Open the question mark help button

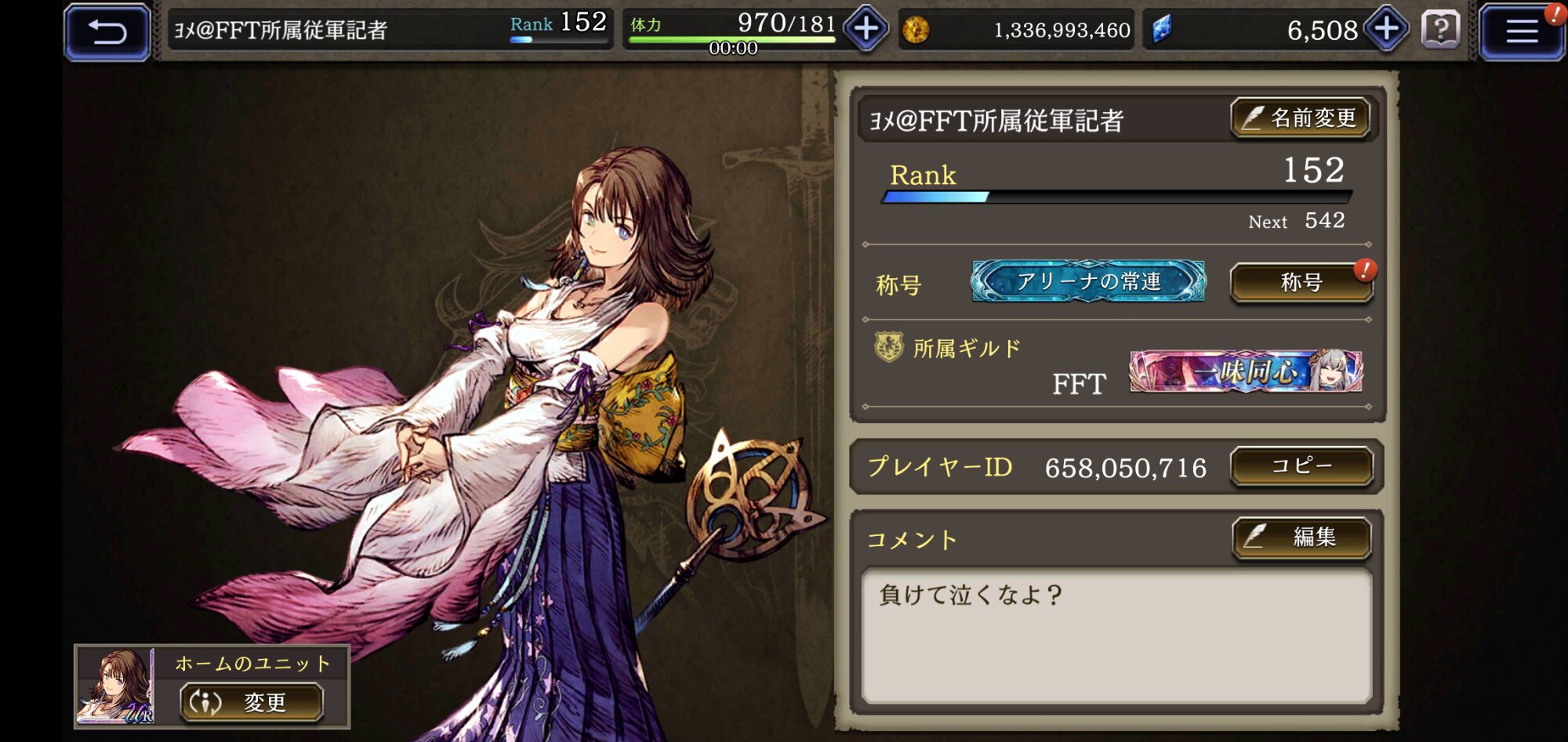pyautogui.click(x=1440, y=30)
